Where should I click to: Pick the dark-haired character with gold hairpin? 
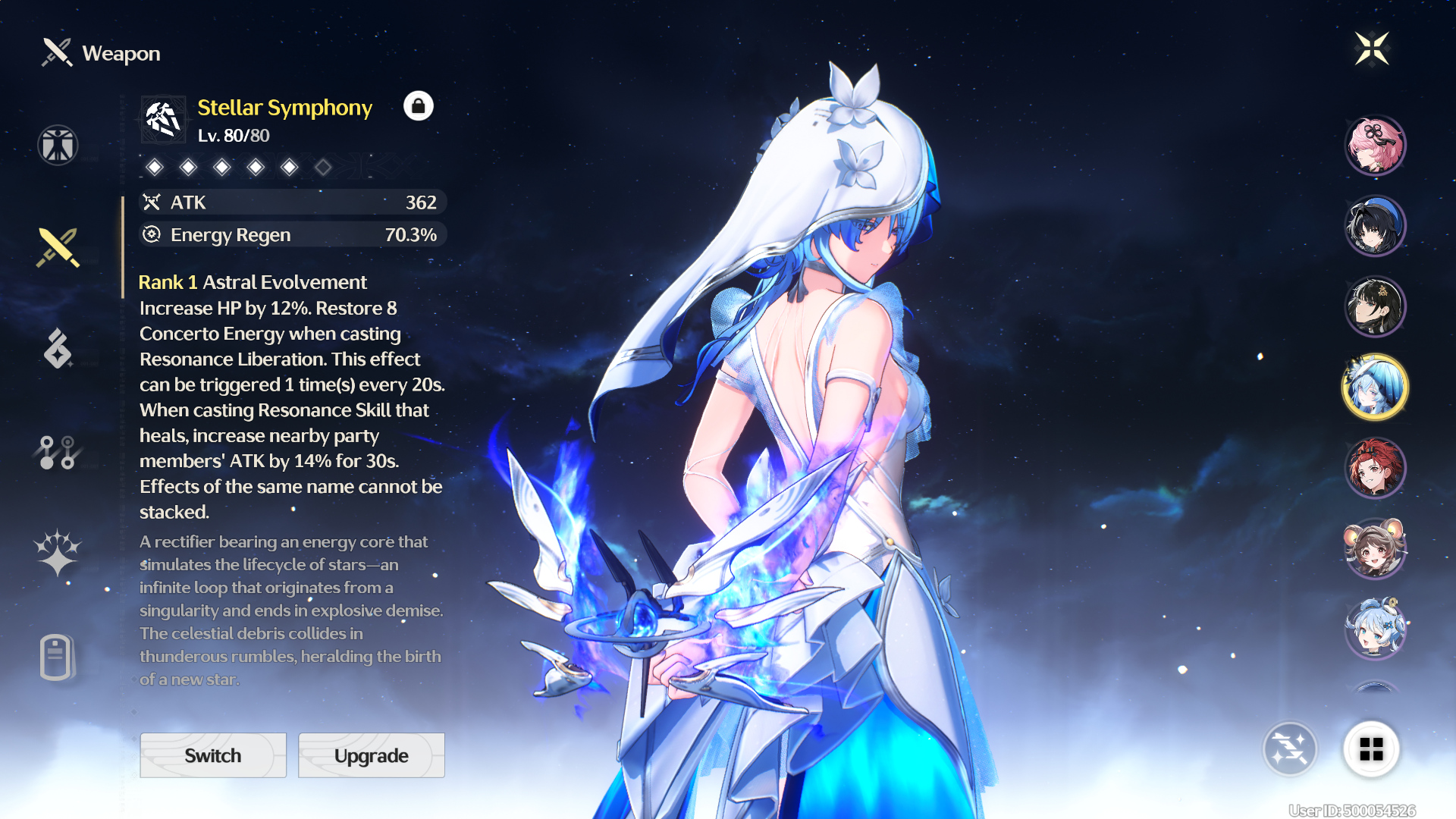(x=1375, y=306)
